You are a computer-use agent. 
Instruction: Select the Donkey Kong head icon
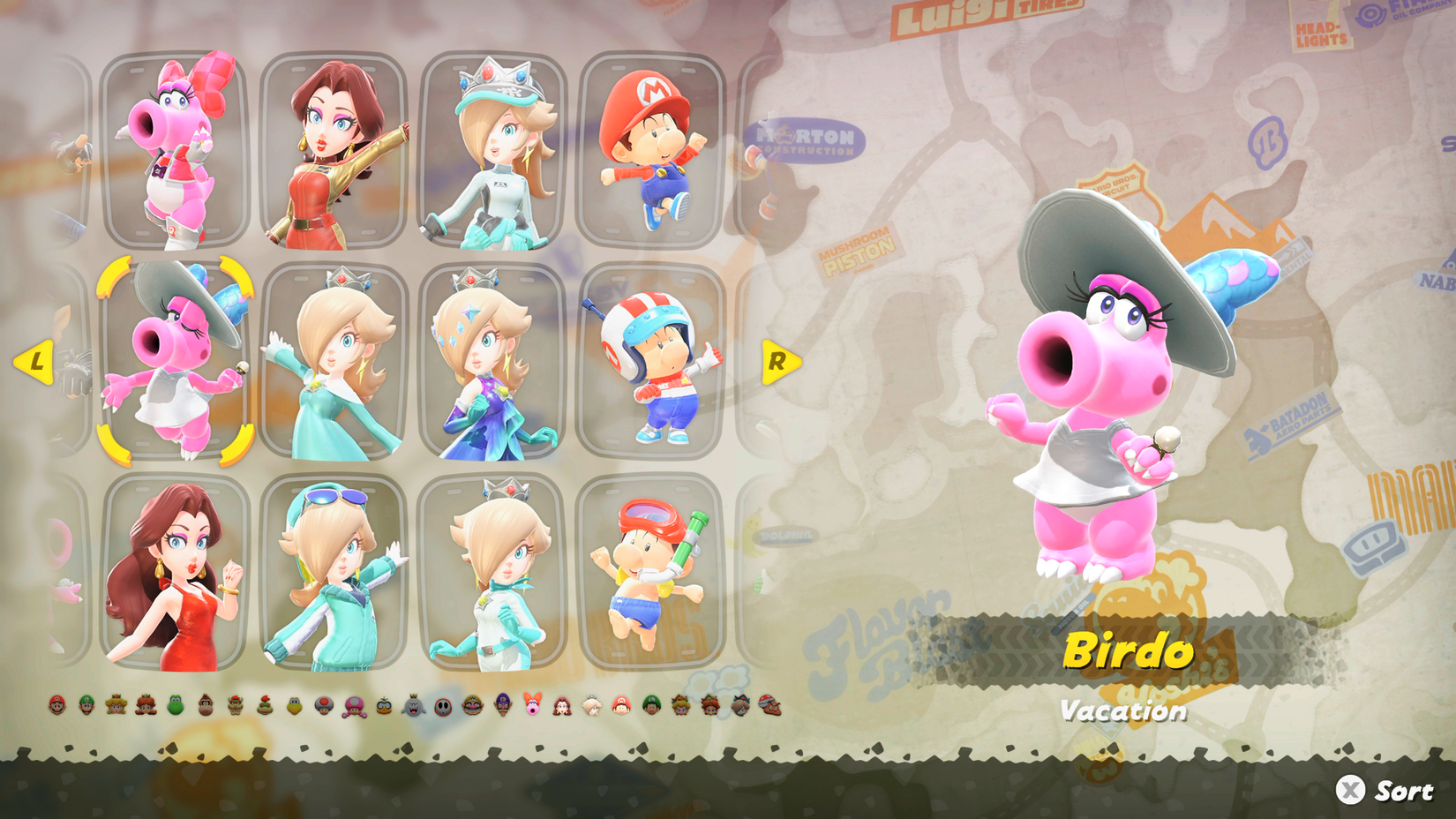click(x=204, y=705)
